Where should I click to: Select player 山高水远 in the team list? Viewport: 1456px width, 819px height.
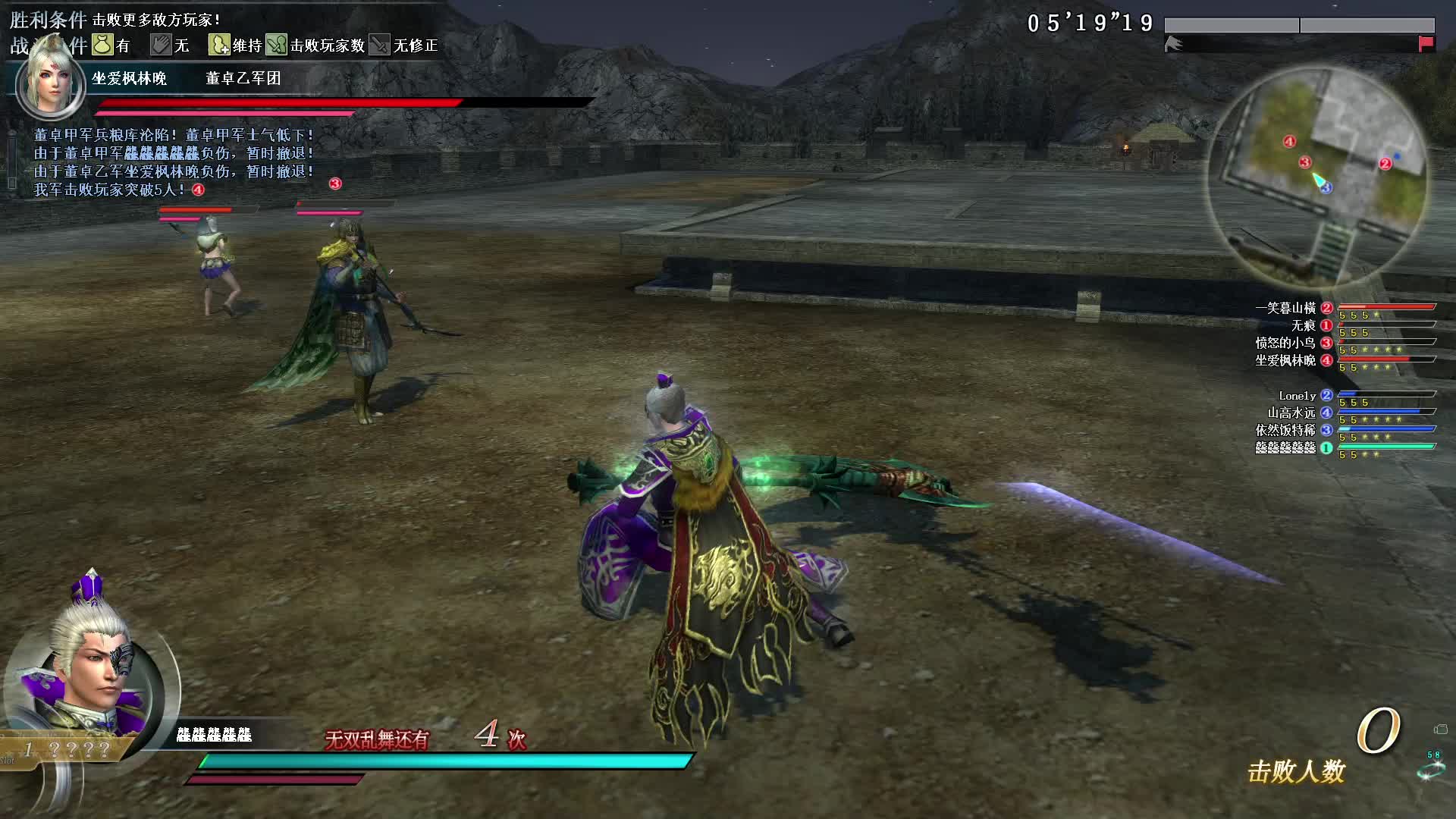(1291, 413)
